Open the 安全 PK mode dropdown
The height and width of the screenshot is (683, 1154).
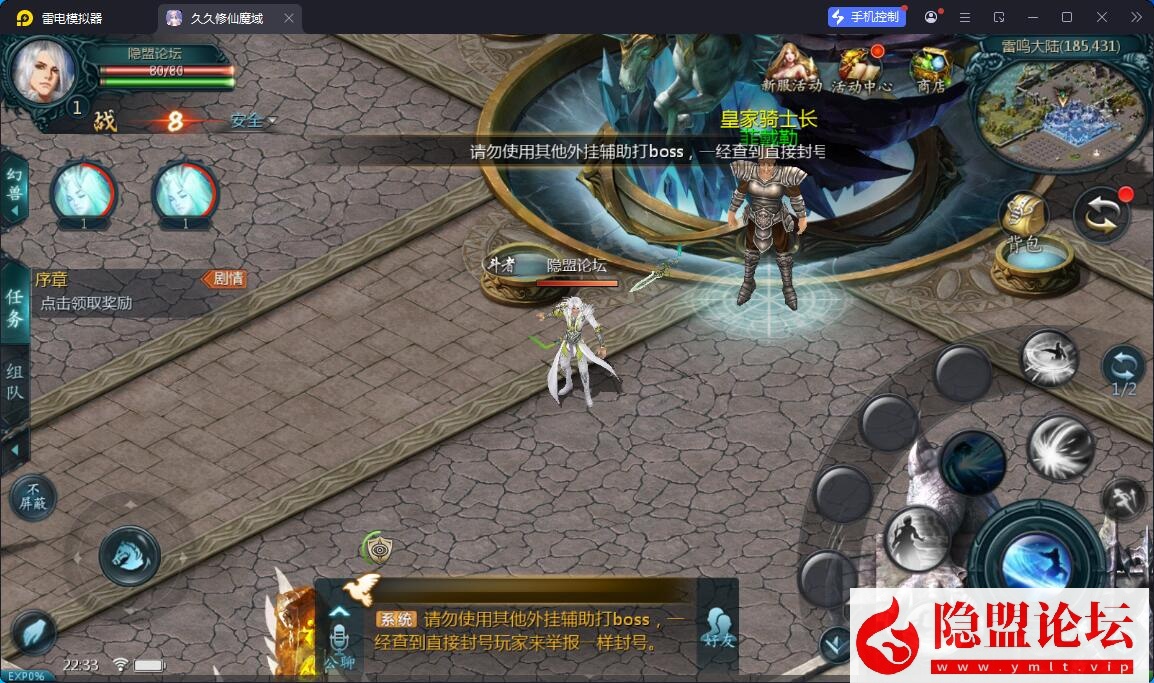pos(253,121)
